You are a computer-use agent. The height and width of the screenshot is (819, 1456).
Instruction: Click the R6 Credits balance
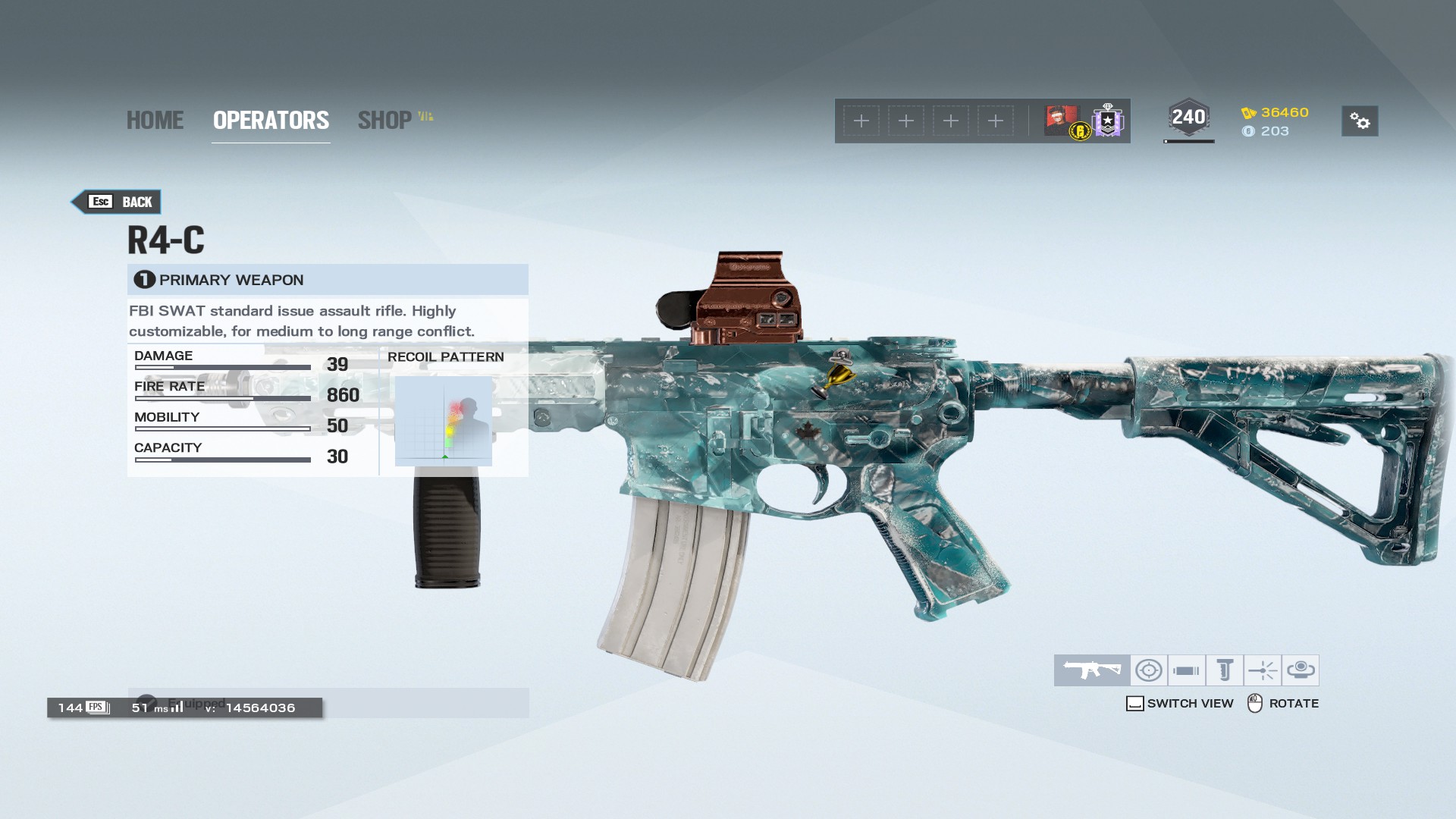tap(1276, 130)
